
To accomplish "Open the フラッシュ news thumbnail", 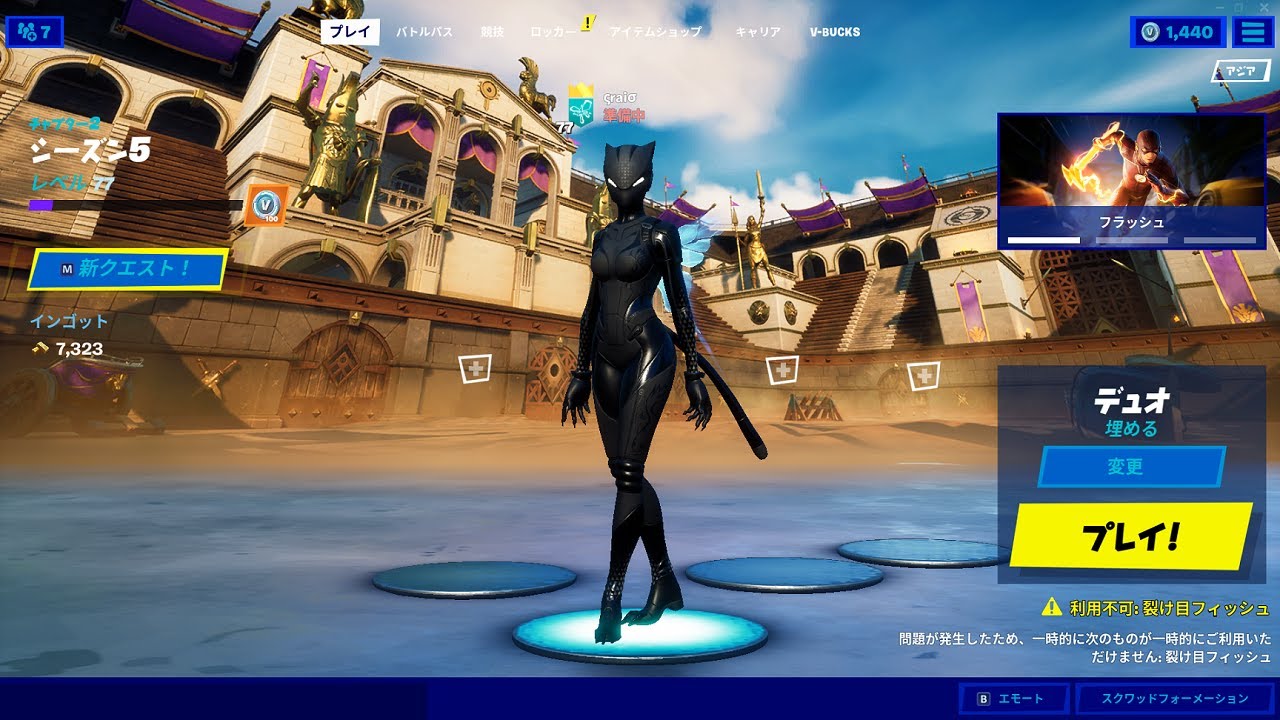I will coord(1131,180).
